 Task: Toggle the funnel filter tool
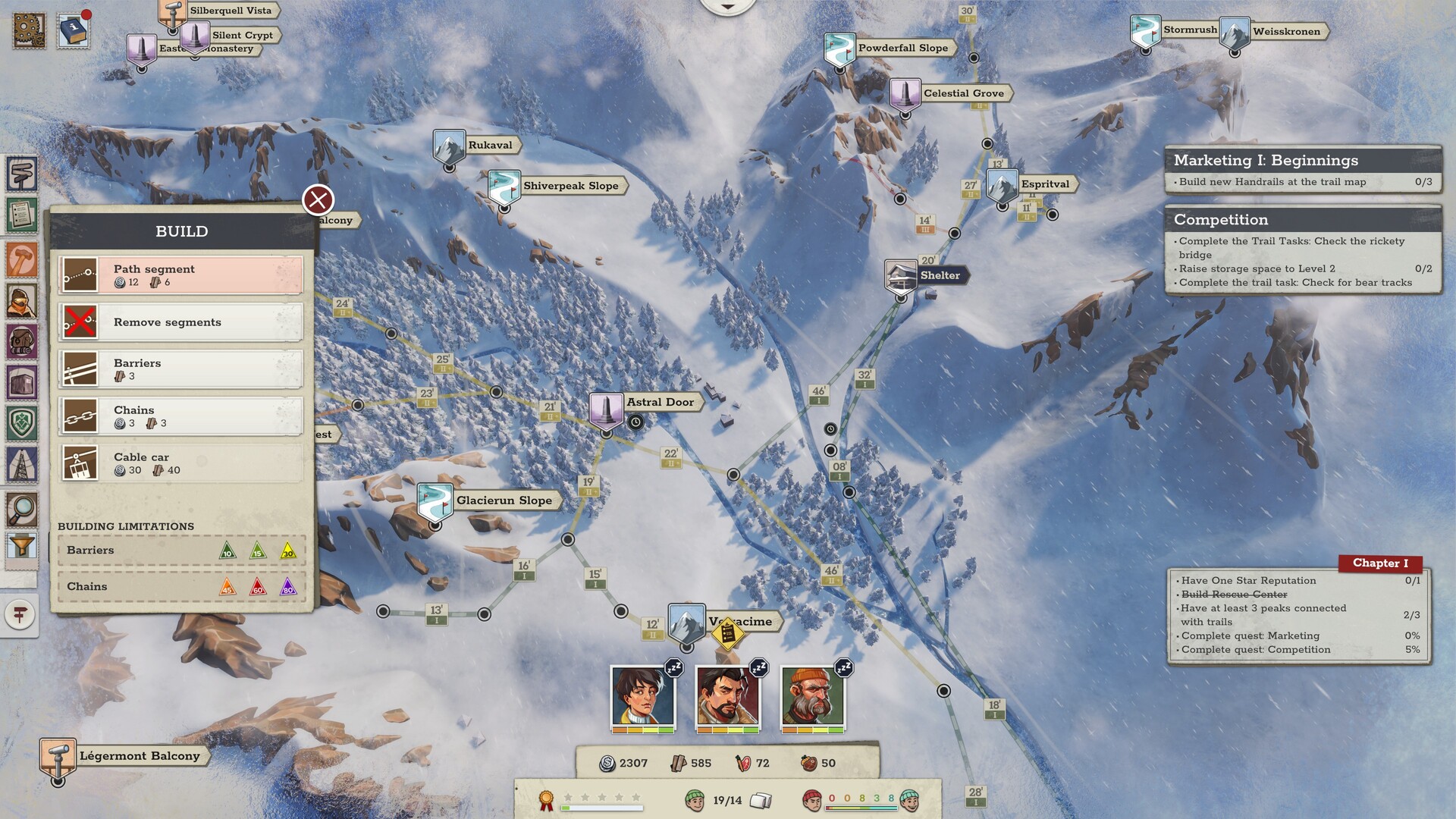tap(22, 544)
